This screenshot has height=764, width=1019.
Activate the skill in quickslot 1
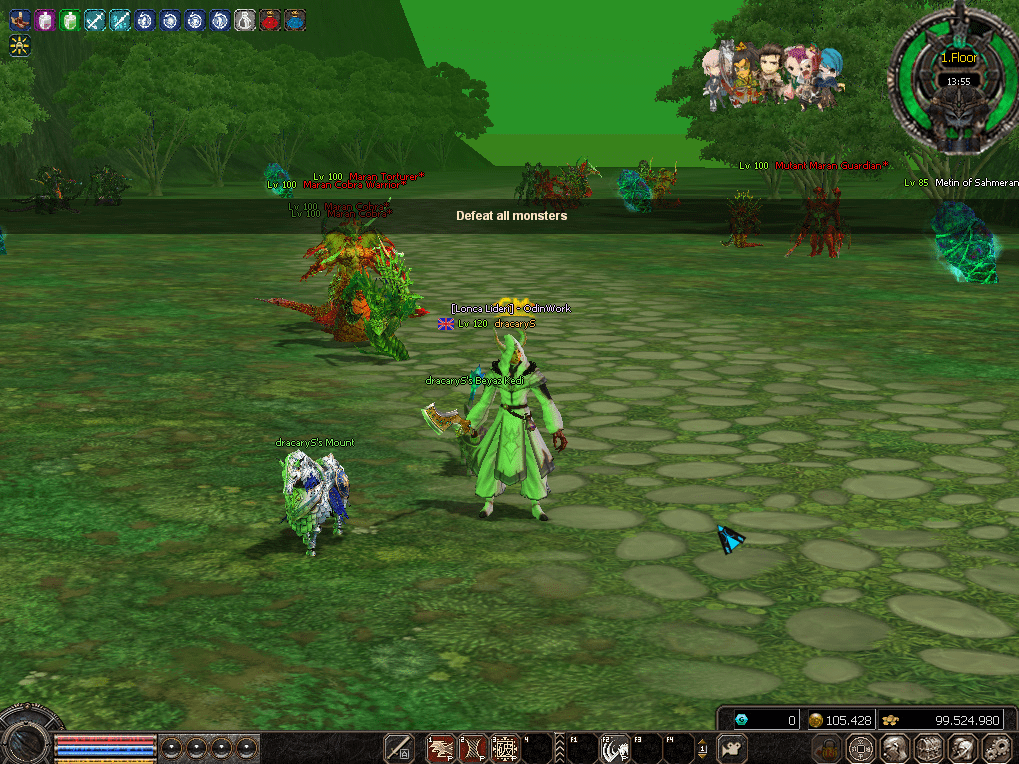(x=441, y=748)
